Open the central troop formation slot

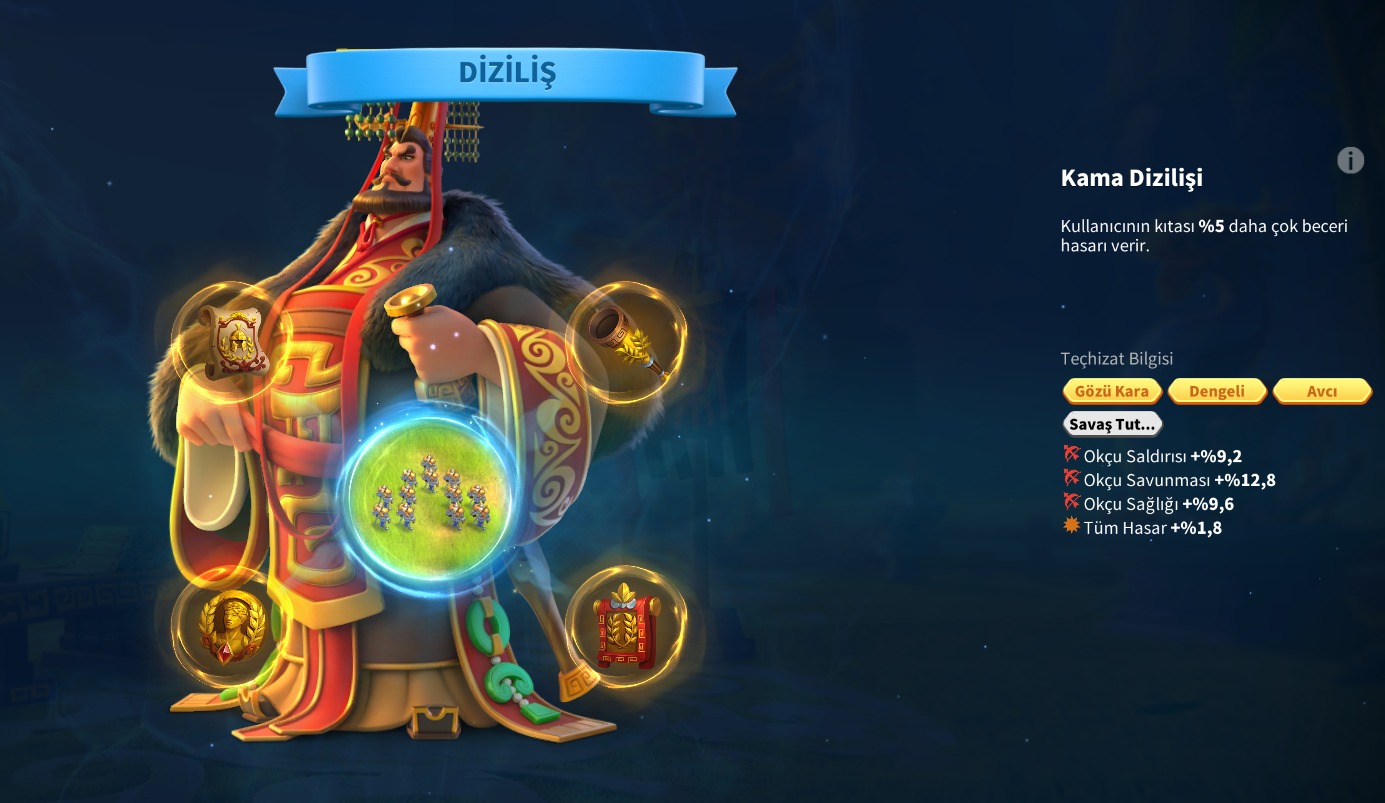click(x=430, y=498)
